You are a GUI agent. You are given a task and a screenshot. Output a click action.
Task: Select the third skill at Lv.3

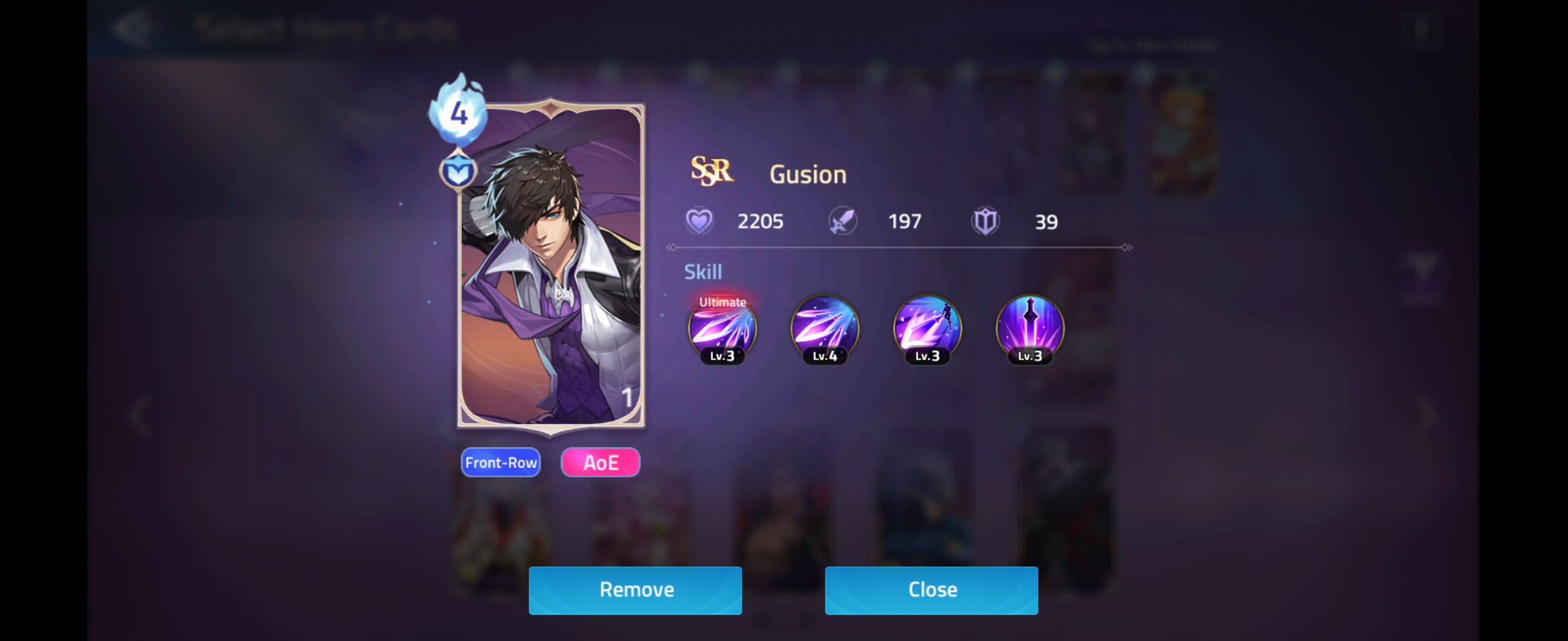click(x=927, y=330)
